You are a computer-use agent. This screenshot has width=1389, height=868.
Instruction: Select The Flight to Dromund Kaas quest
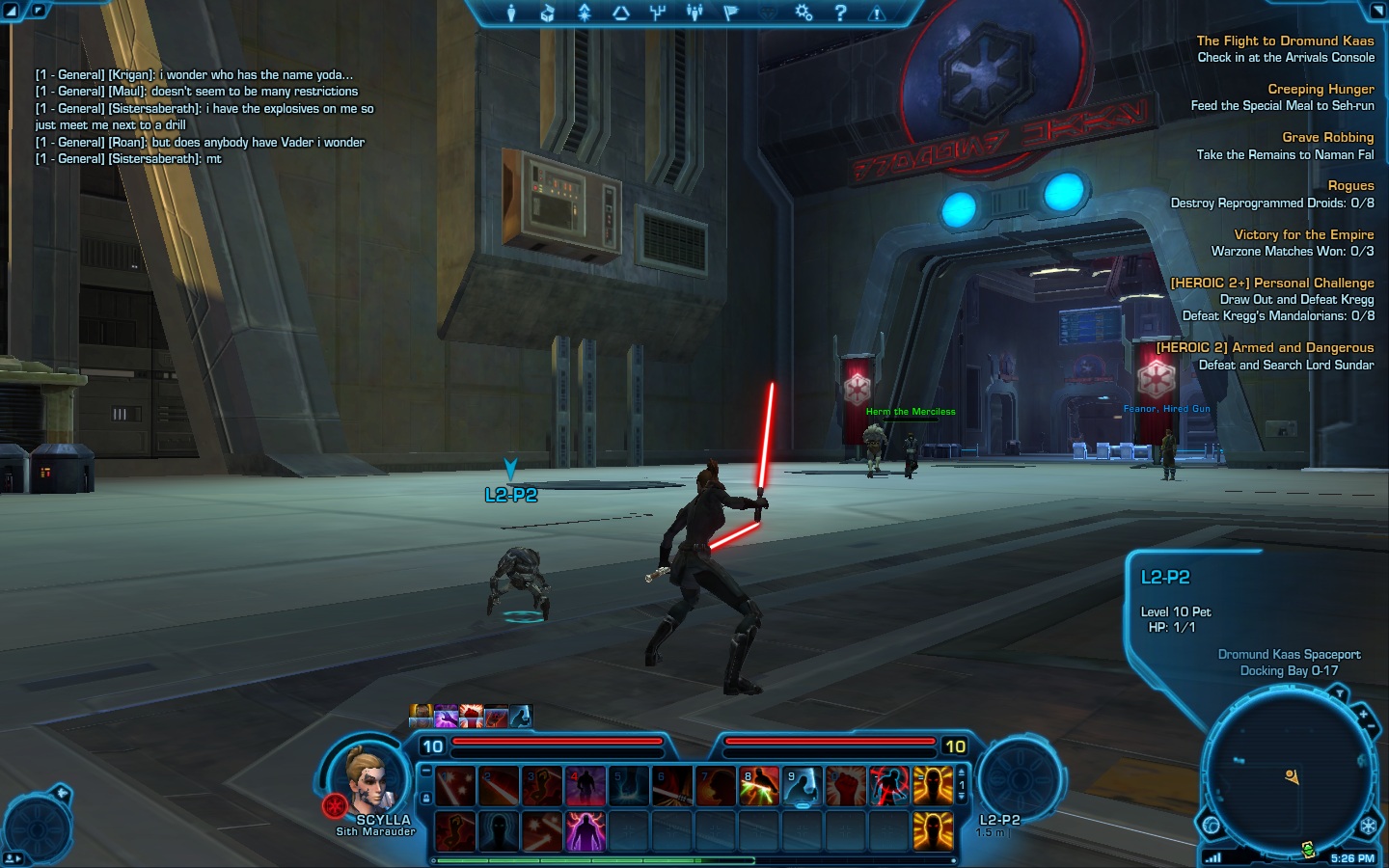(1285, 41)
